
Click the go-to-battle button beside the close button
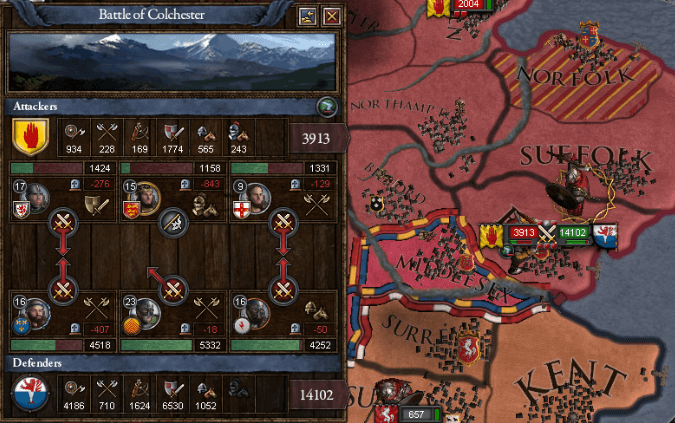tap(308, 16)
